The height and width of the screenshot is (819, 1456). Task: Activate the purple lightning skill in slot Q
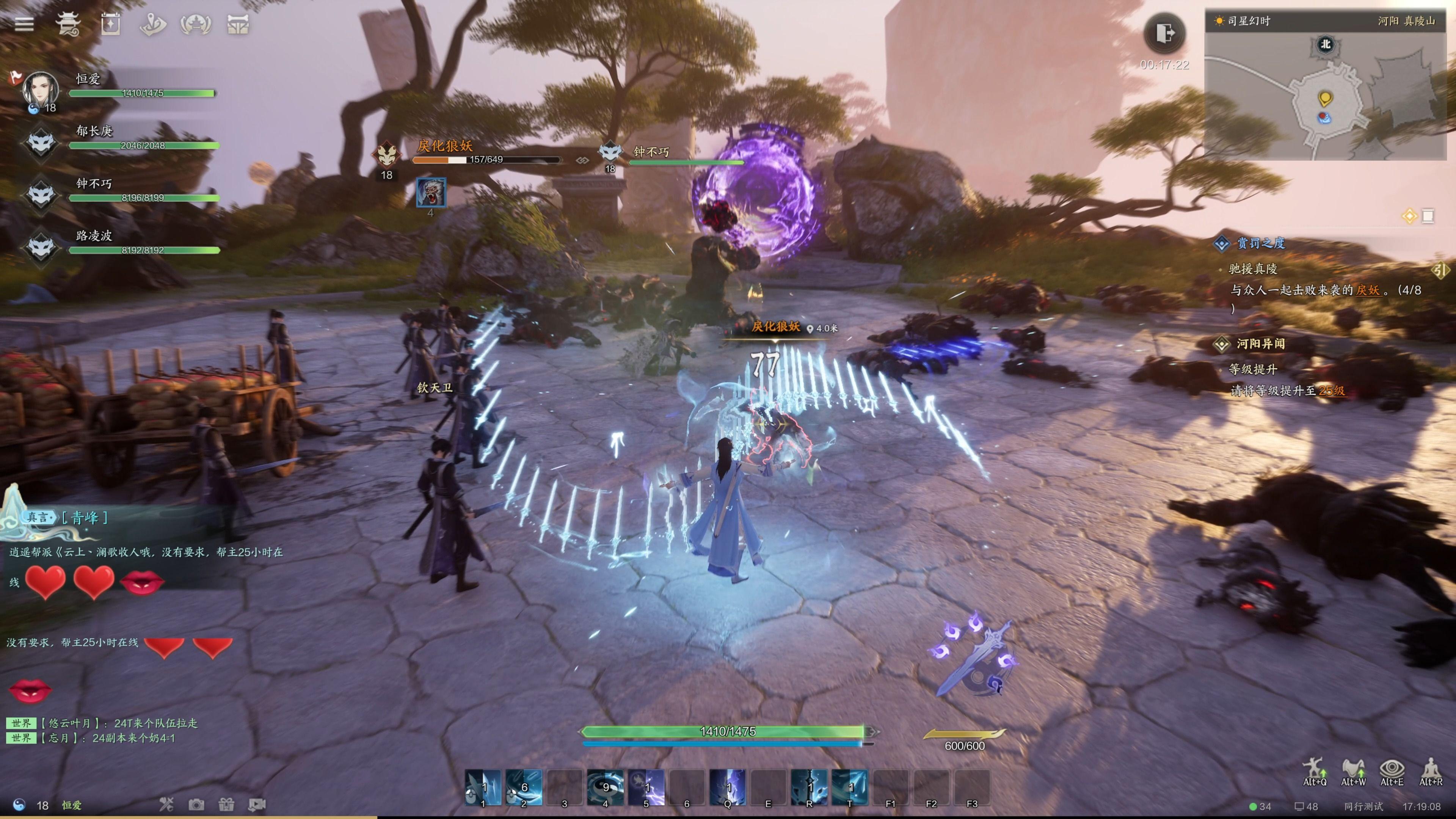[x=728, y=787]
